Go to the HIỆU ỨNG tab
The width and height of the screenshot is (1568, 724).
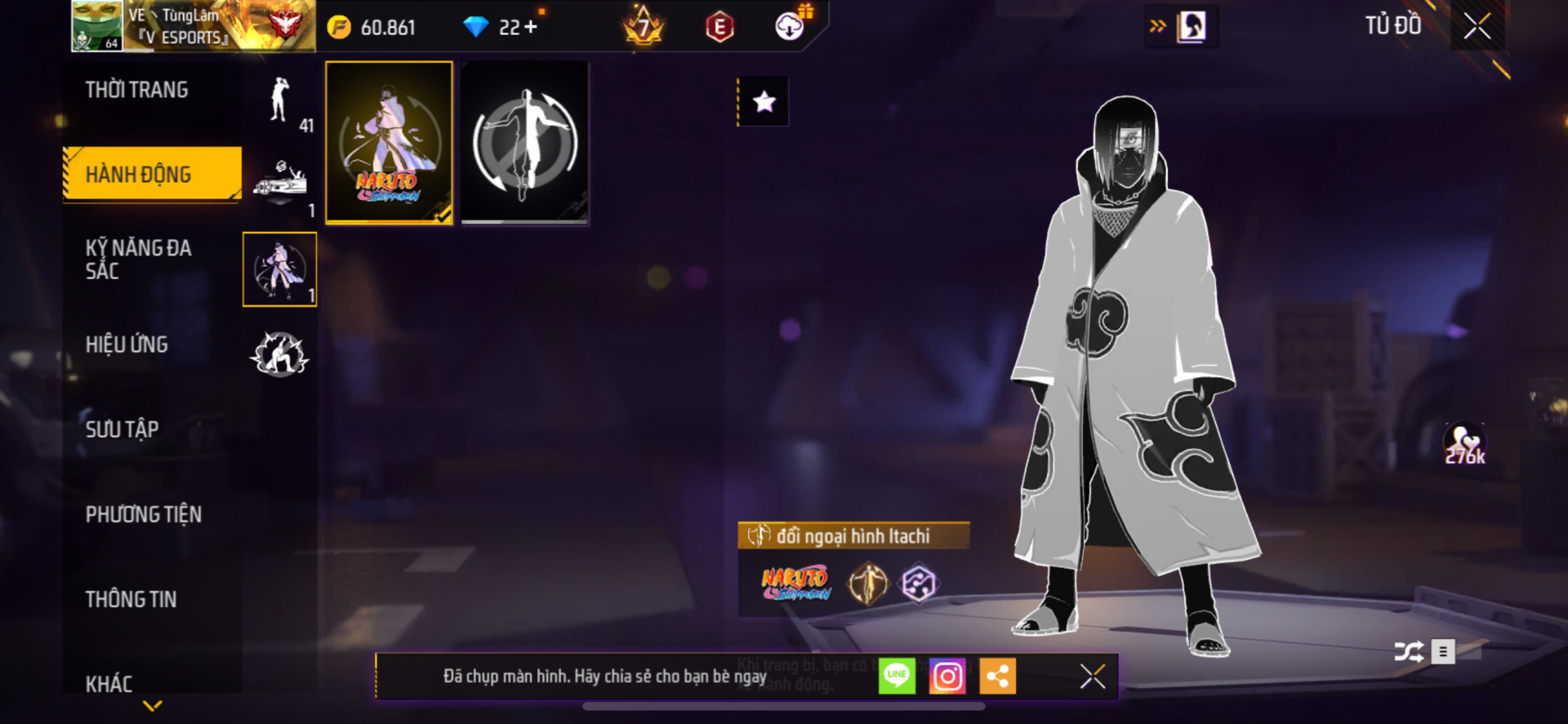pyautogui.click(x=127, y=344)
